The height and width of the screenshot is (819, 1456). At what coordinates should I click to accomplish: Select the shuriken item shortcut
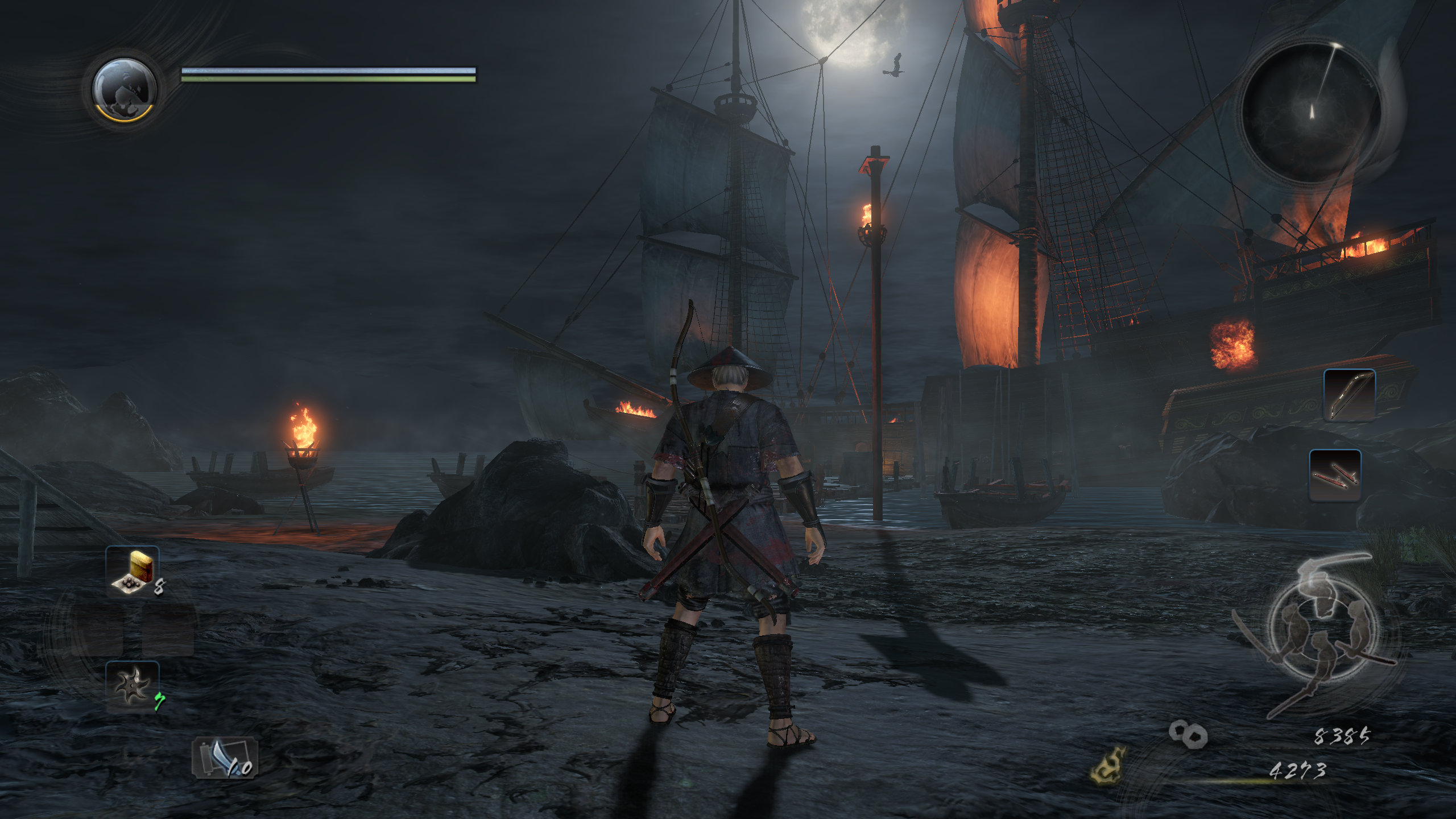(132, 686)
